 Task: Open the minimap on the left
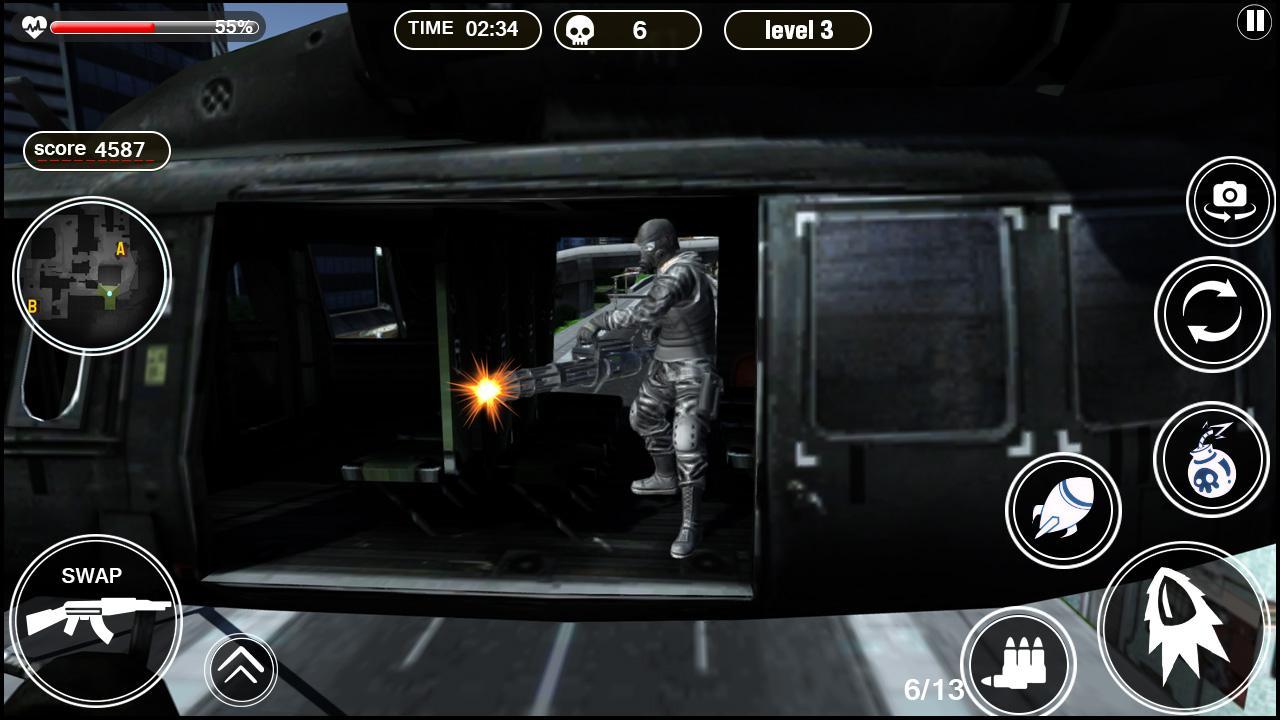pyautogui.click(x=91, y=275)
